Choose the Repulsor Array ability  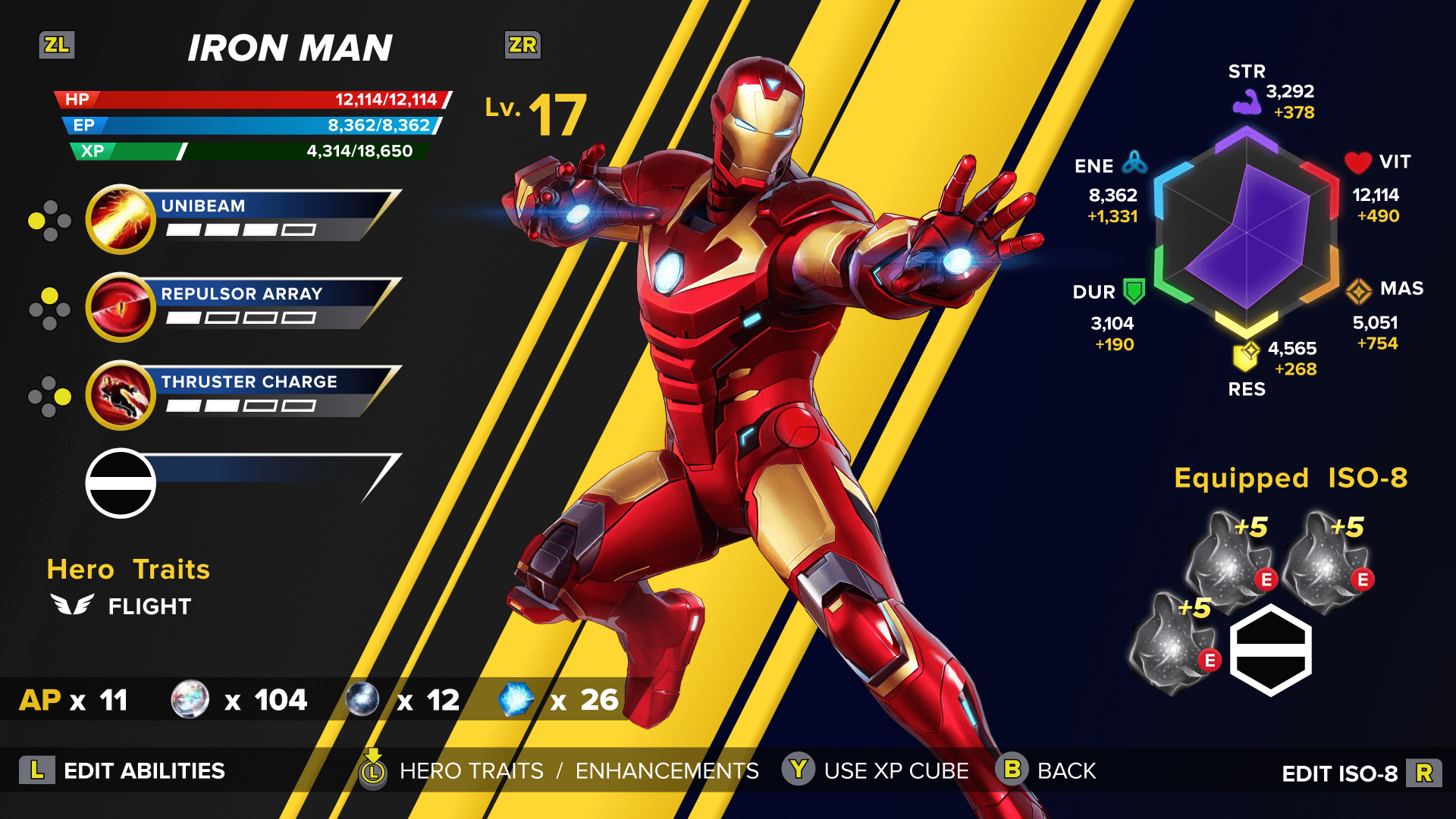243,306
